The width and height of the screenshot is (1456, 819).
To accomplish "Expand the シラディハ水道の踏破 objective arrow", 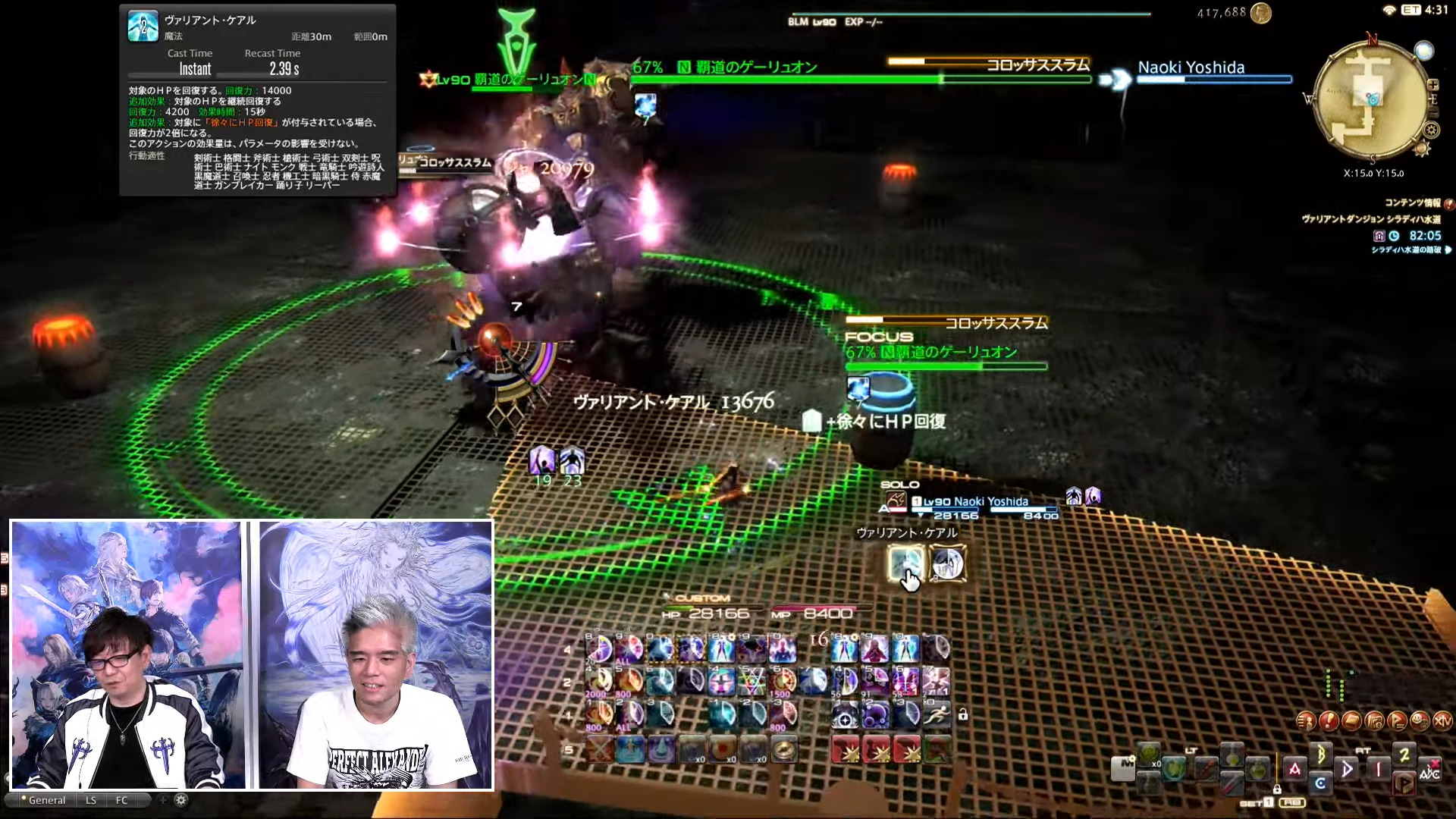I will click(x=1448, y=249).
